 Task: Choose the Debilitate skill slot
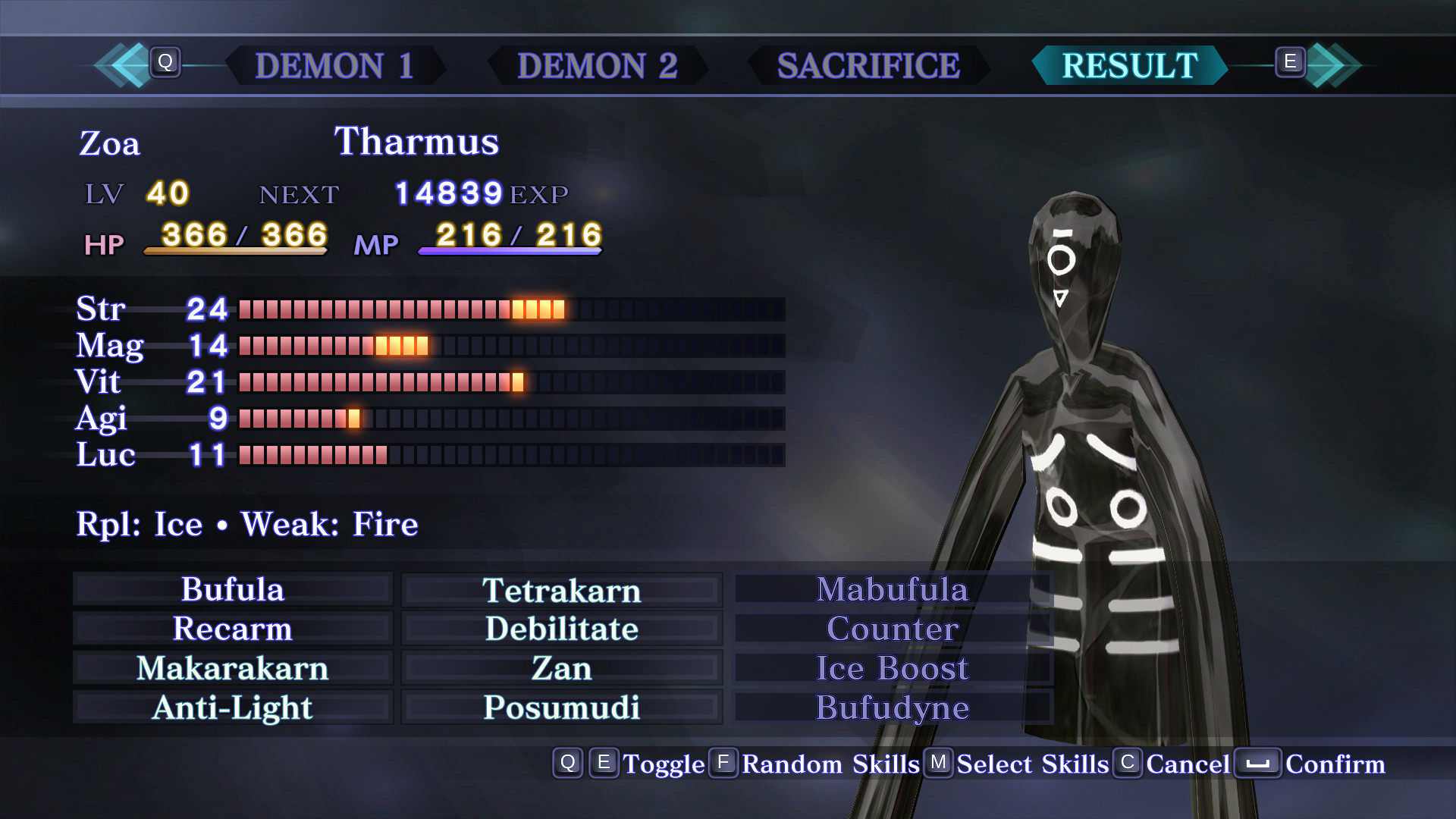point(561,629)
